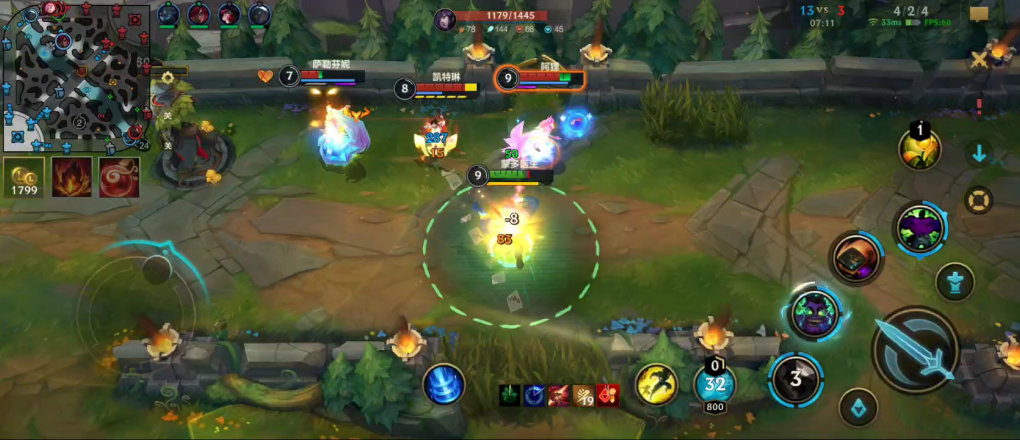
Task: Use the yellow plant item with 1 charge
Action: point(919,150)
